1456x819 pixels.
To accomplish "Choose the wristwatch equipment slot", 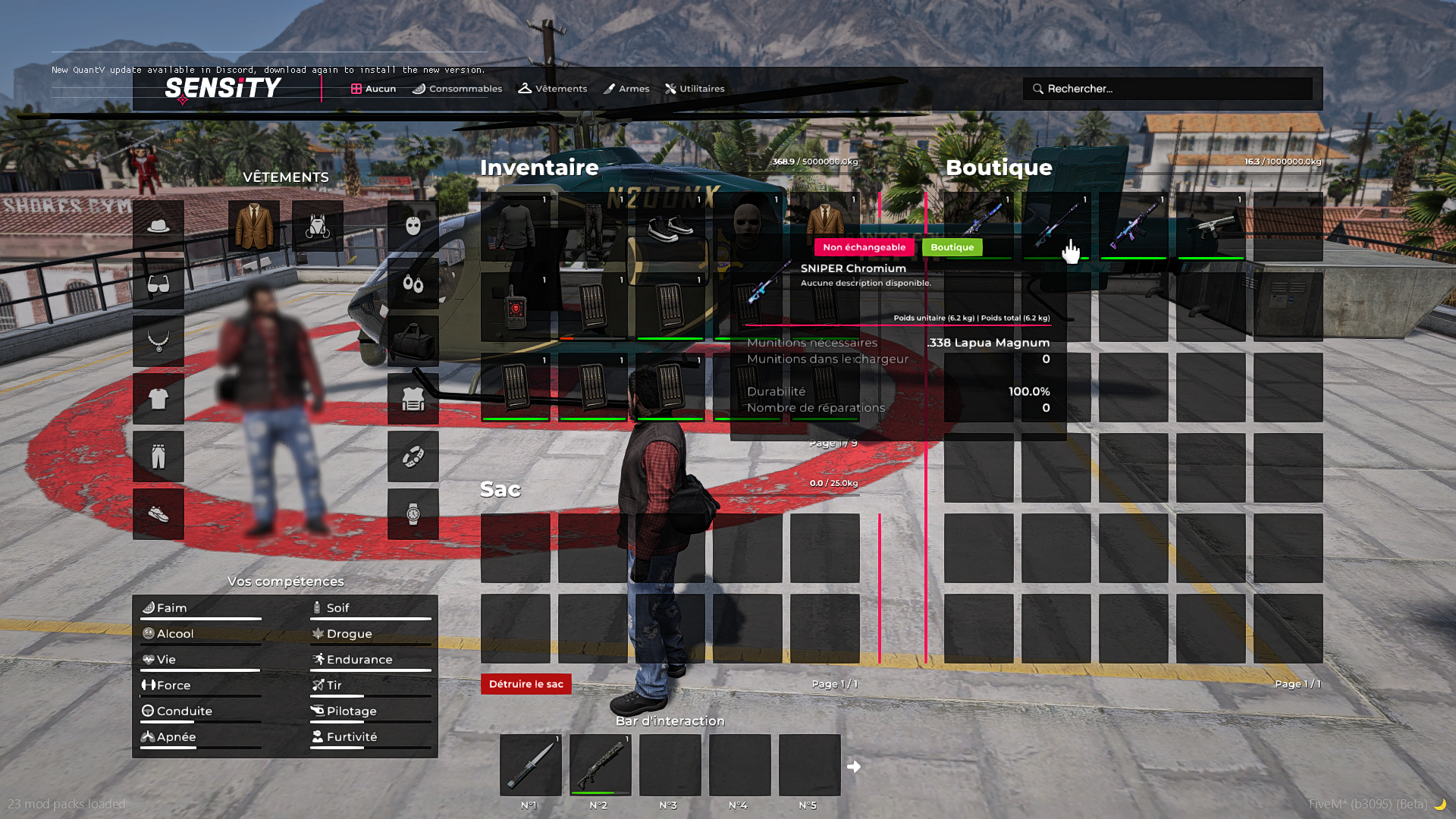I will click(413, 514).
